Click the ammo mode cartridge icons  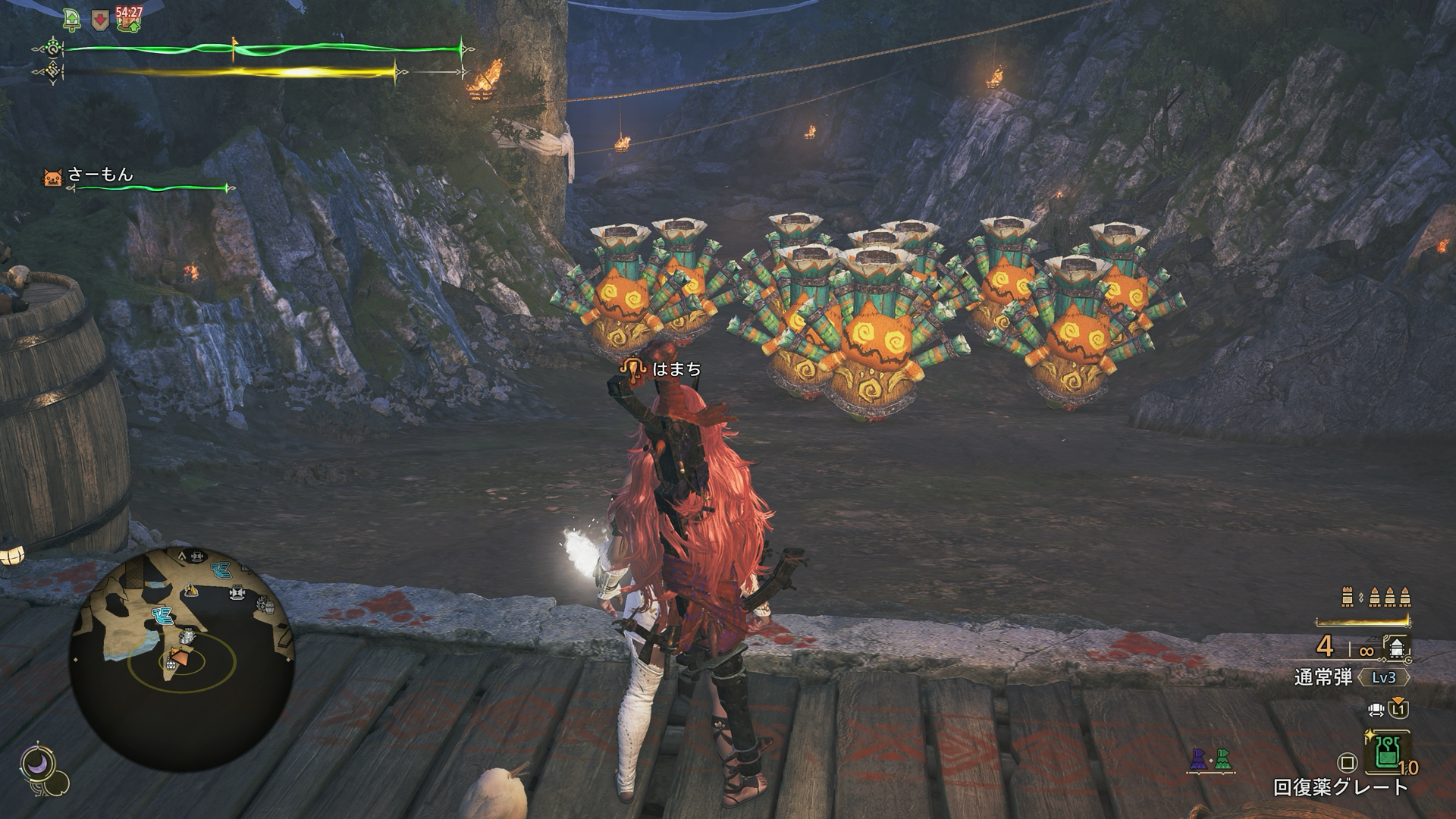tap(1378, 598)
